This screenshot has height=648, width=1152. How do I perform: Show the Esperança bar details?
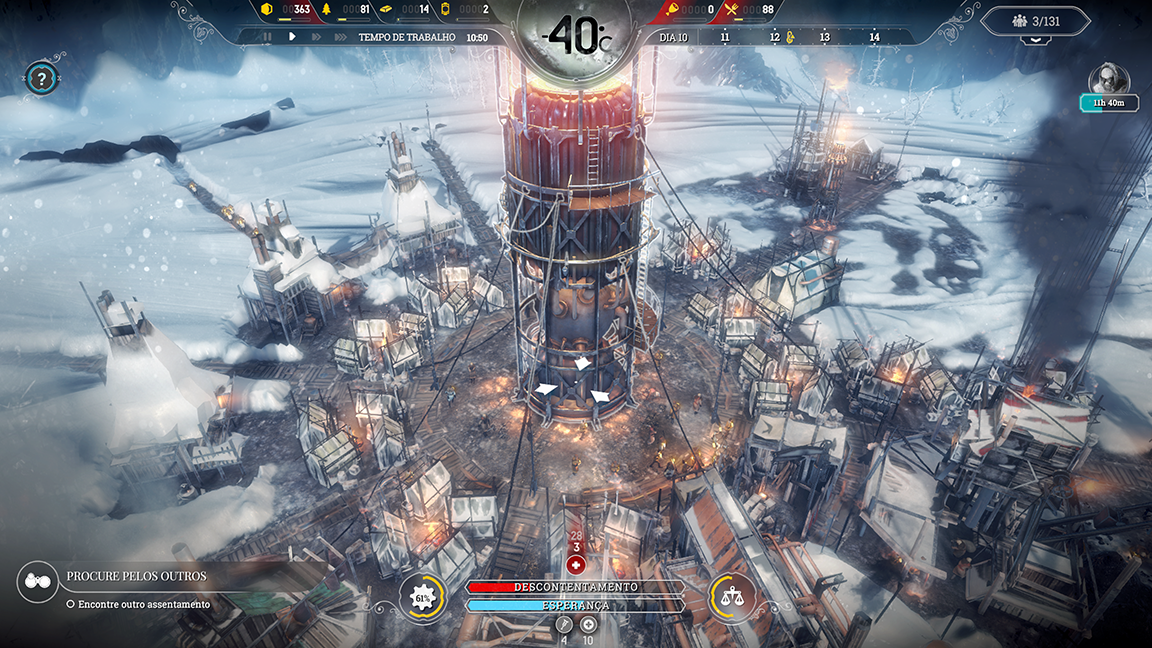575,605
